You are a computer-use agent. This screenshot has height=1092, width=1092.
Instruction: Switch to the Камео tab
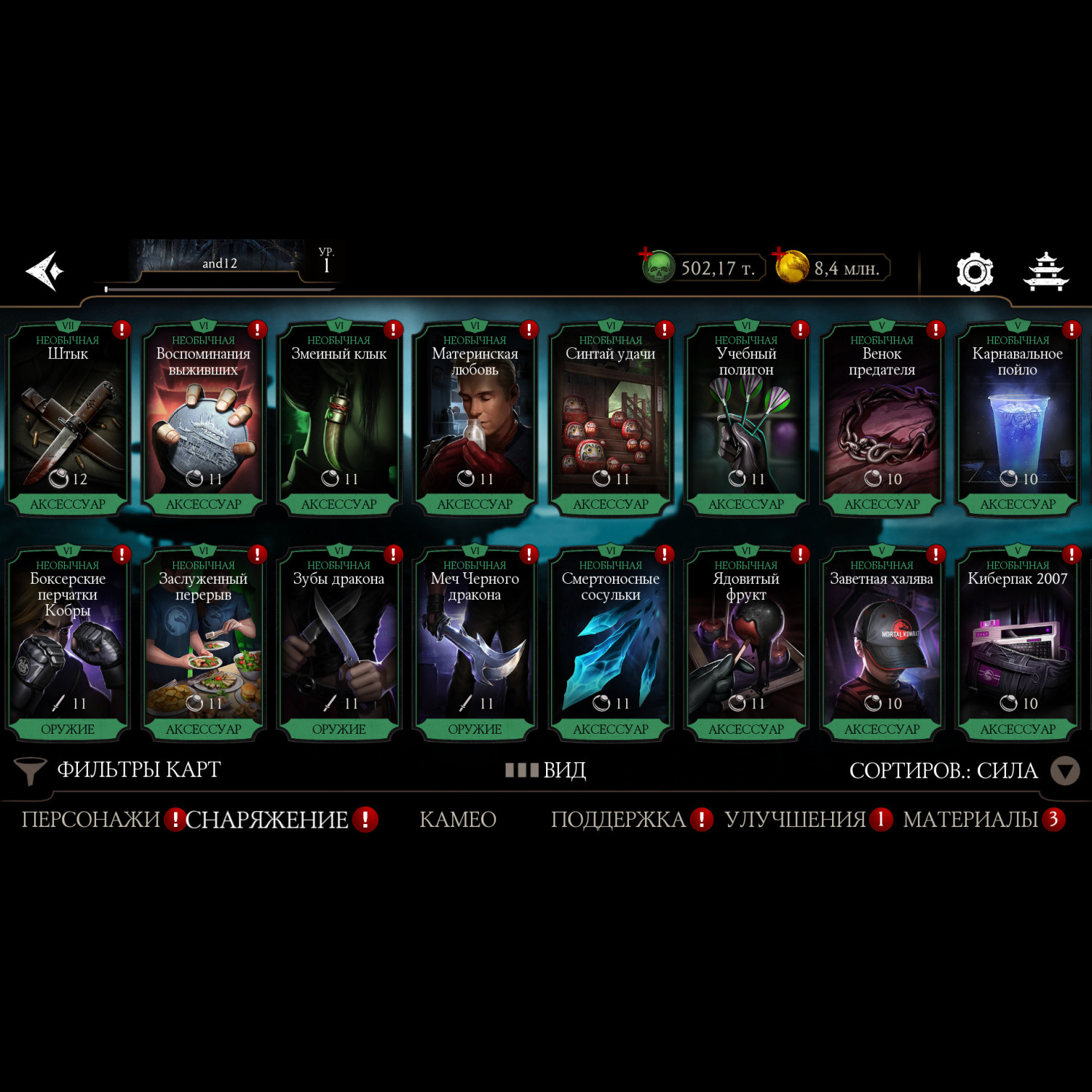click(458, 820)
